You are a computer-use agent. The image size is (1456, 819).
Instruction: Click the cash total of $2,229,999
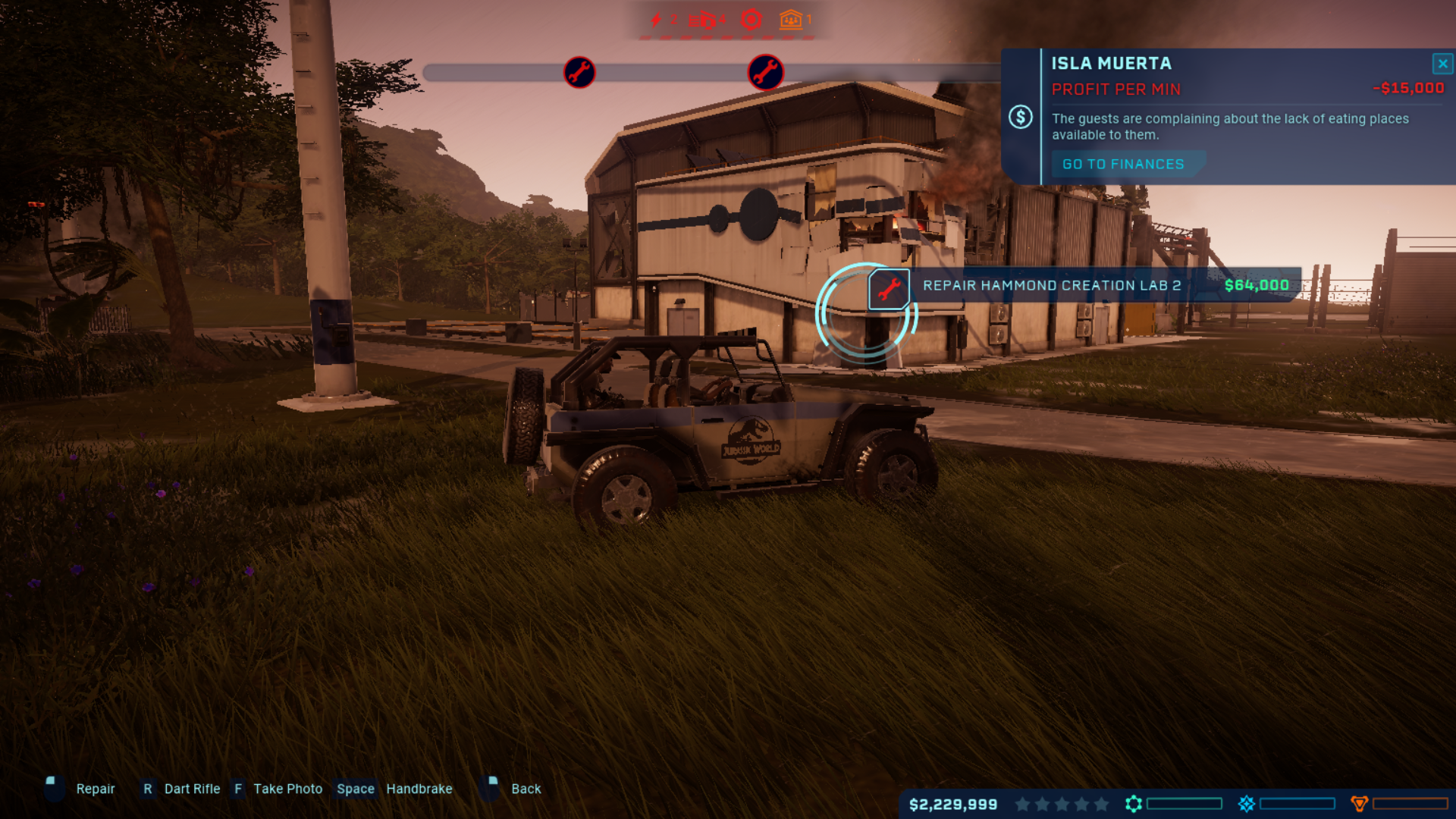click(x=954, y=803)
